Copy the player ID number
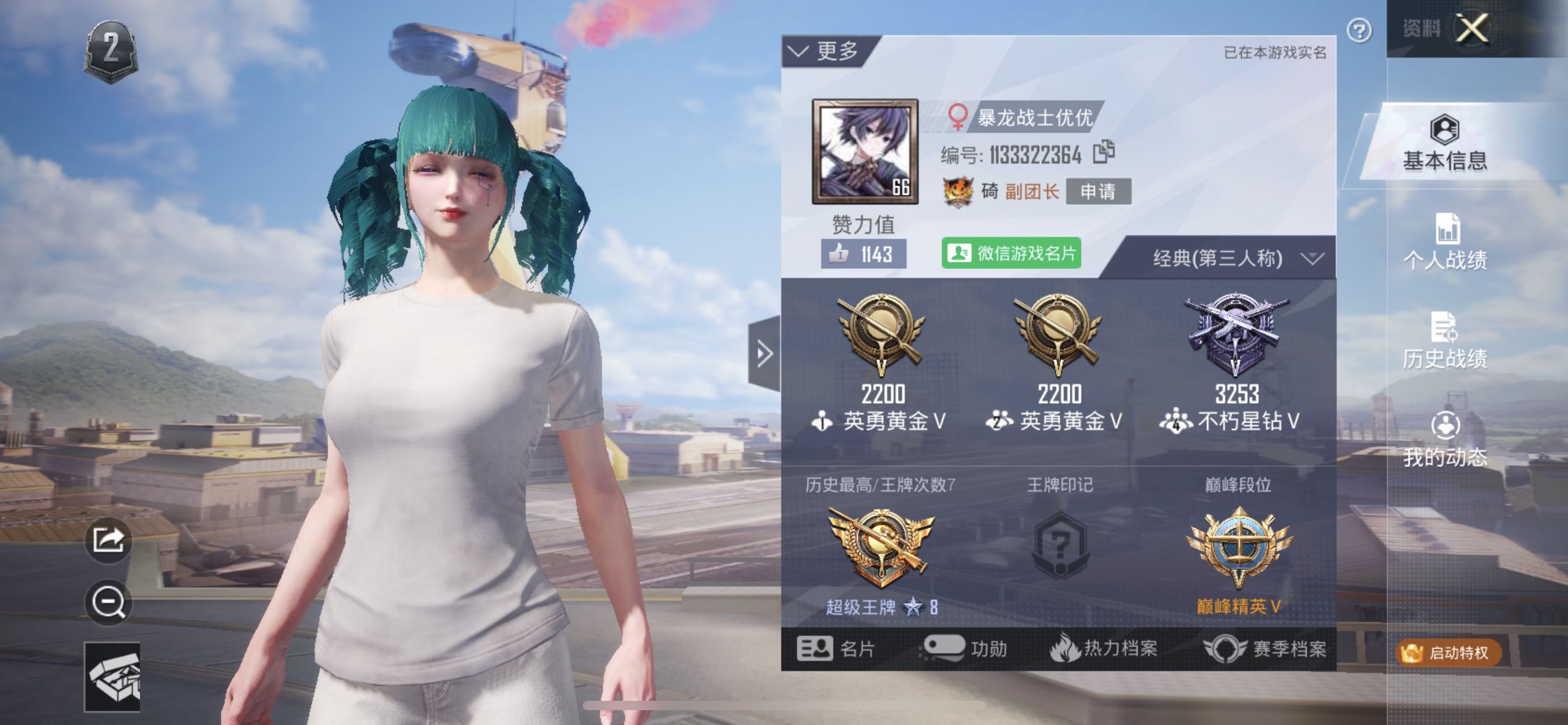Viewport: 1568px width, 725px height. [1104, 152]
